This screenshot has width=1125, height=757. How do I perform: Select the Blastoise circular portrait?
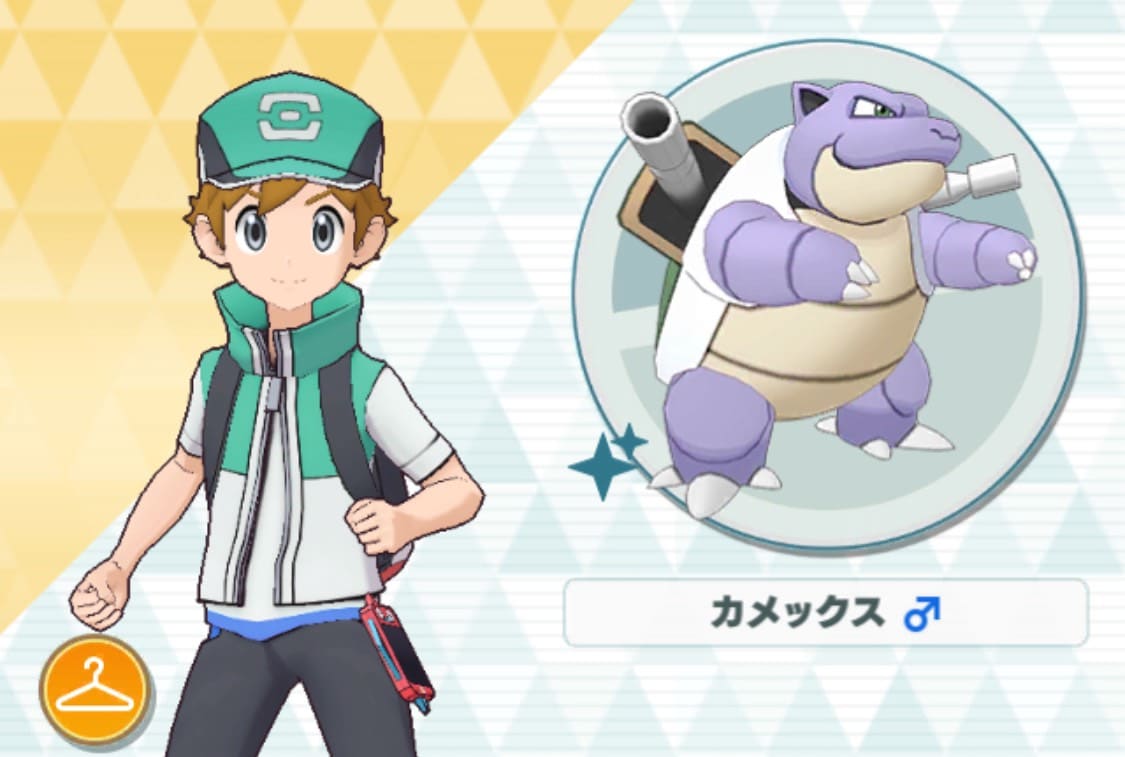[828, 295]
